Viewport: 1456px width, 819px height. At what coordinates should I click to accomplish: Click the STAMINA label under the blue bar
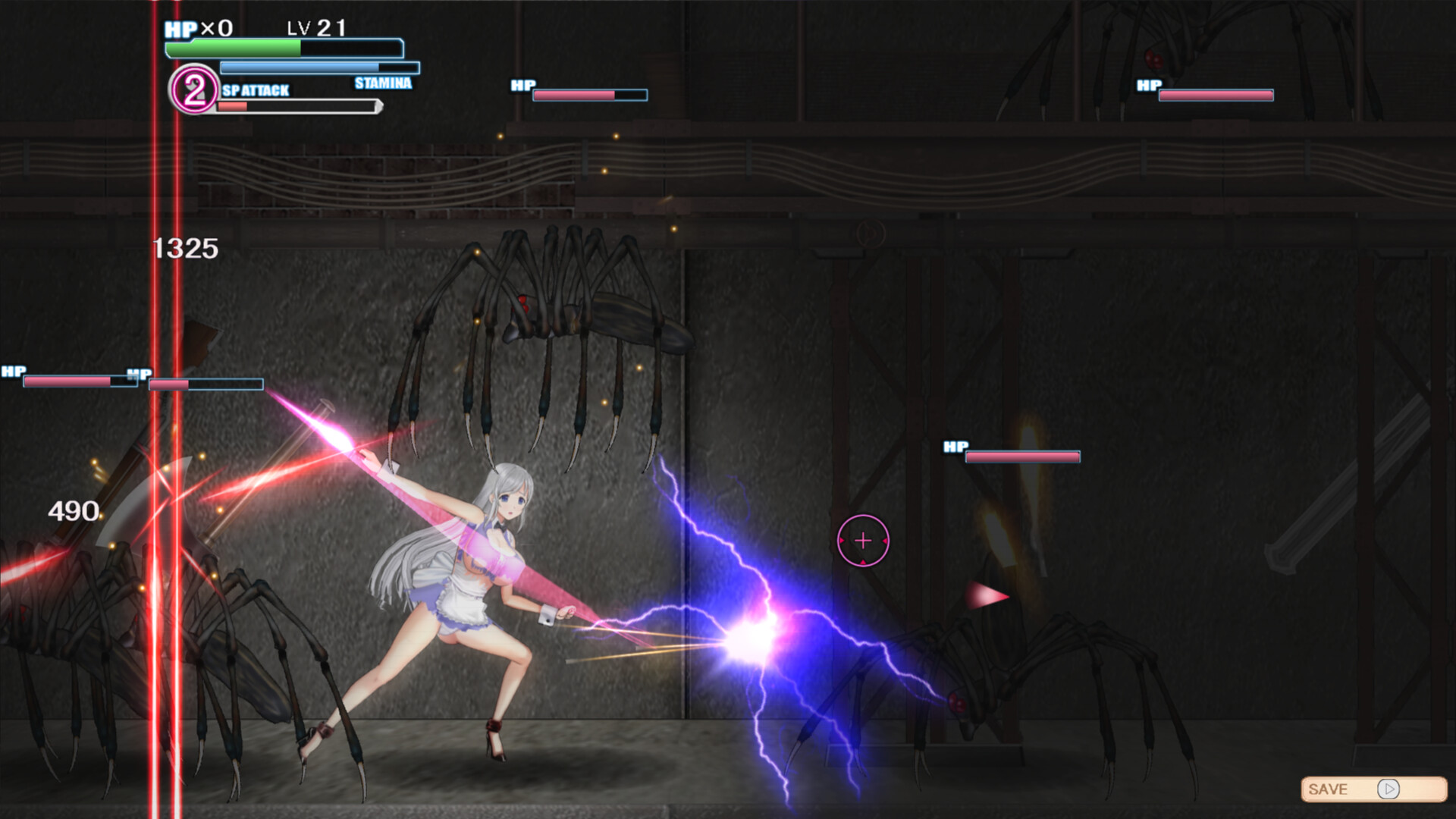tap(383, 83)
